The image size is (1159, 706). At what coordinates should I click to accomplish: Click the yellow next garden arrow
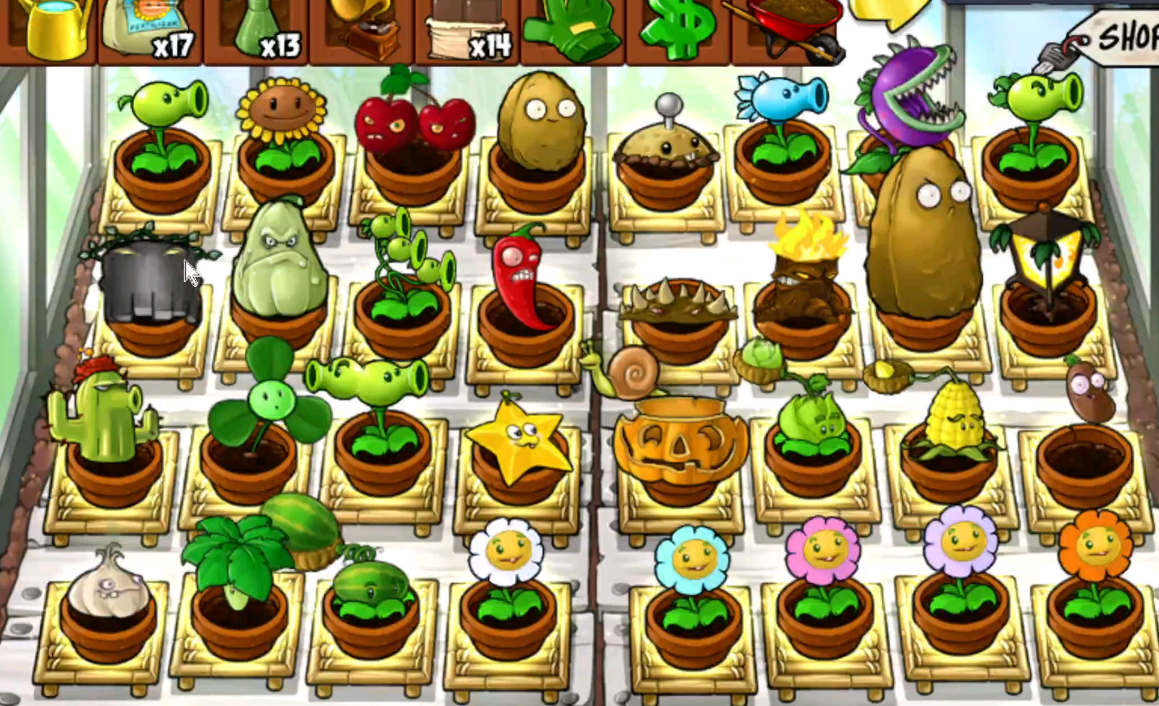(x=890, y=12)
